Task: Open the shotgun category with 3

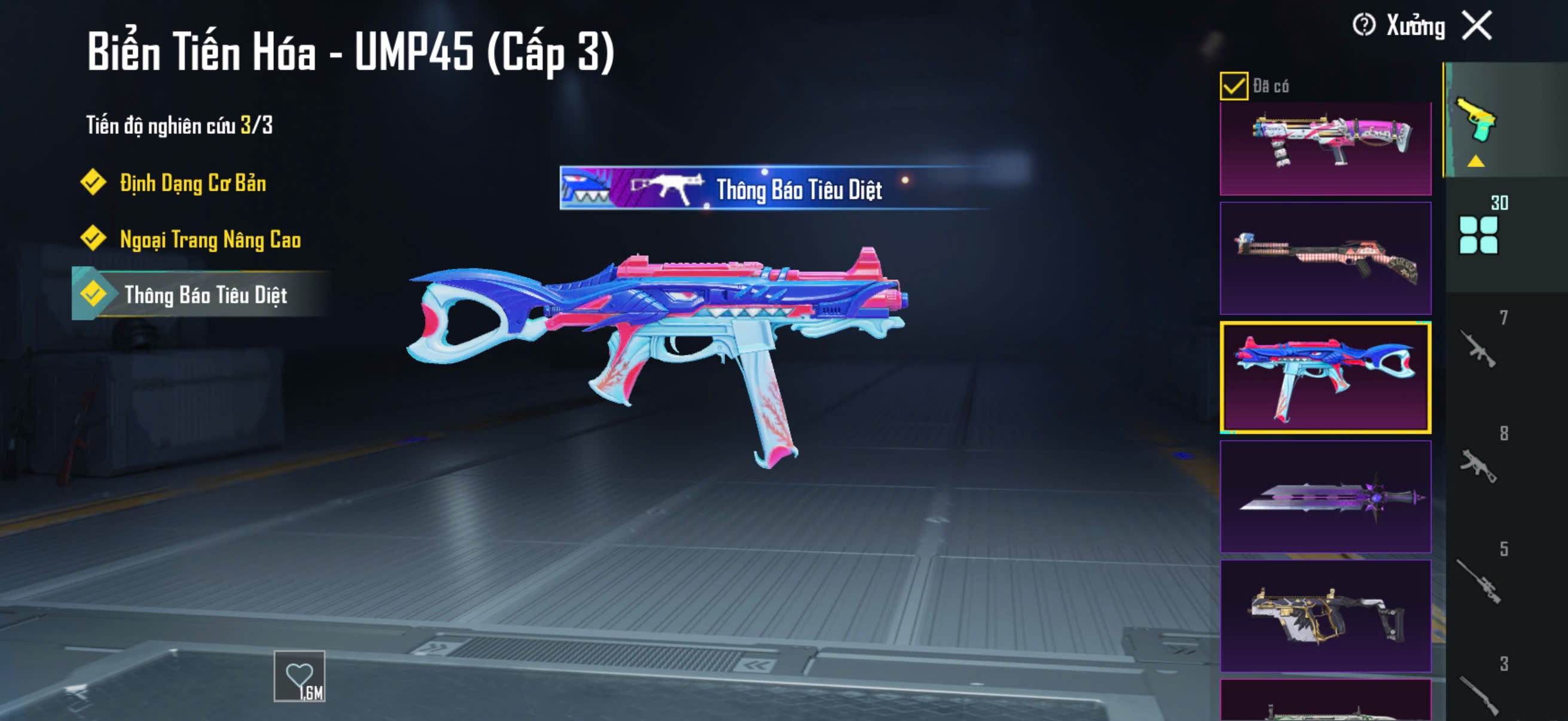Action: click(1478, 693)
